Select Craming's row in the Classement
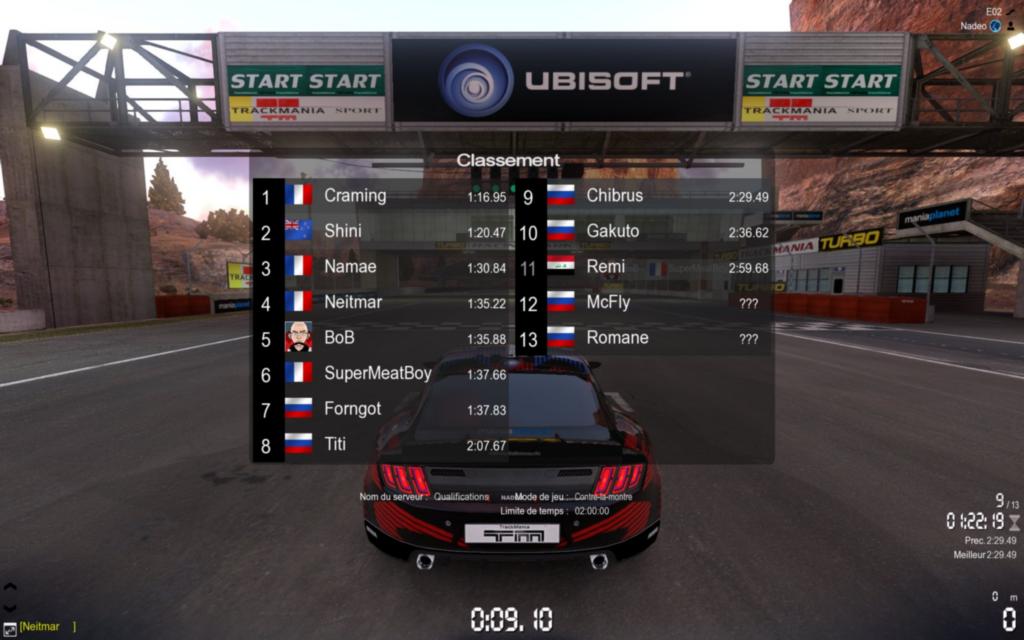Image resolution: width=1024 pixels, height=640 pixels. pyautogui.click(x=380, y=196)
